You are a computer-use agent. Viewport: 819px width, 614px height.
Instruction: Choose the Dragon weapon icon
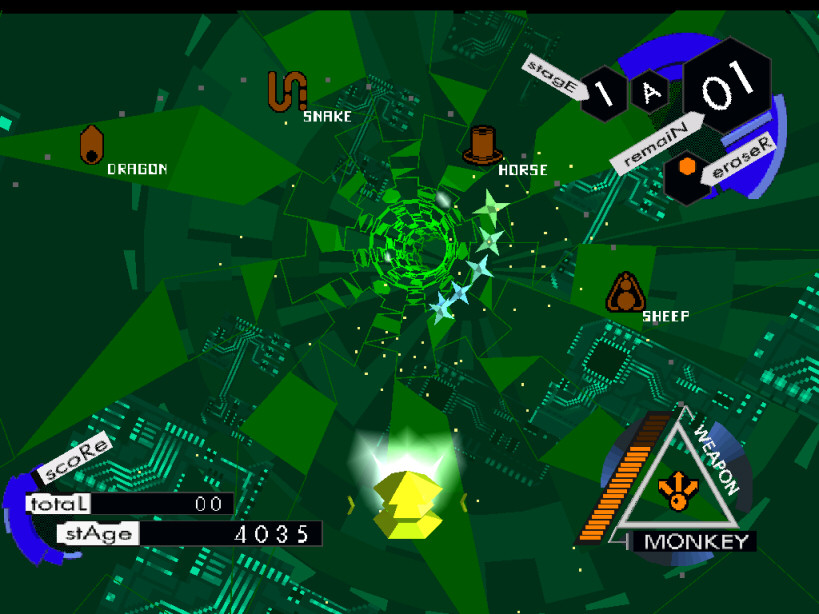click(92, 145)
